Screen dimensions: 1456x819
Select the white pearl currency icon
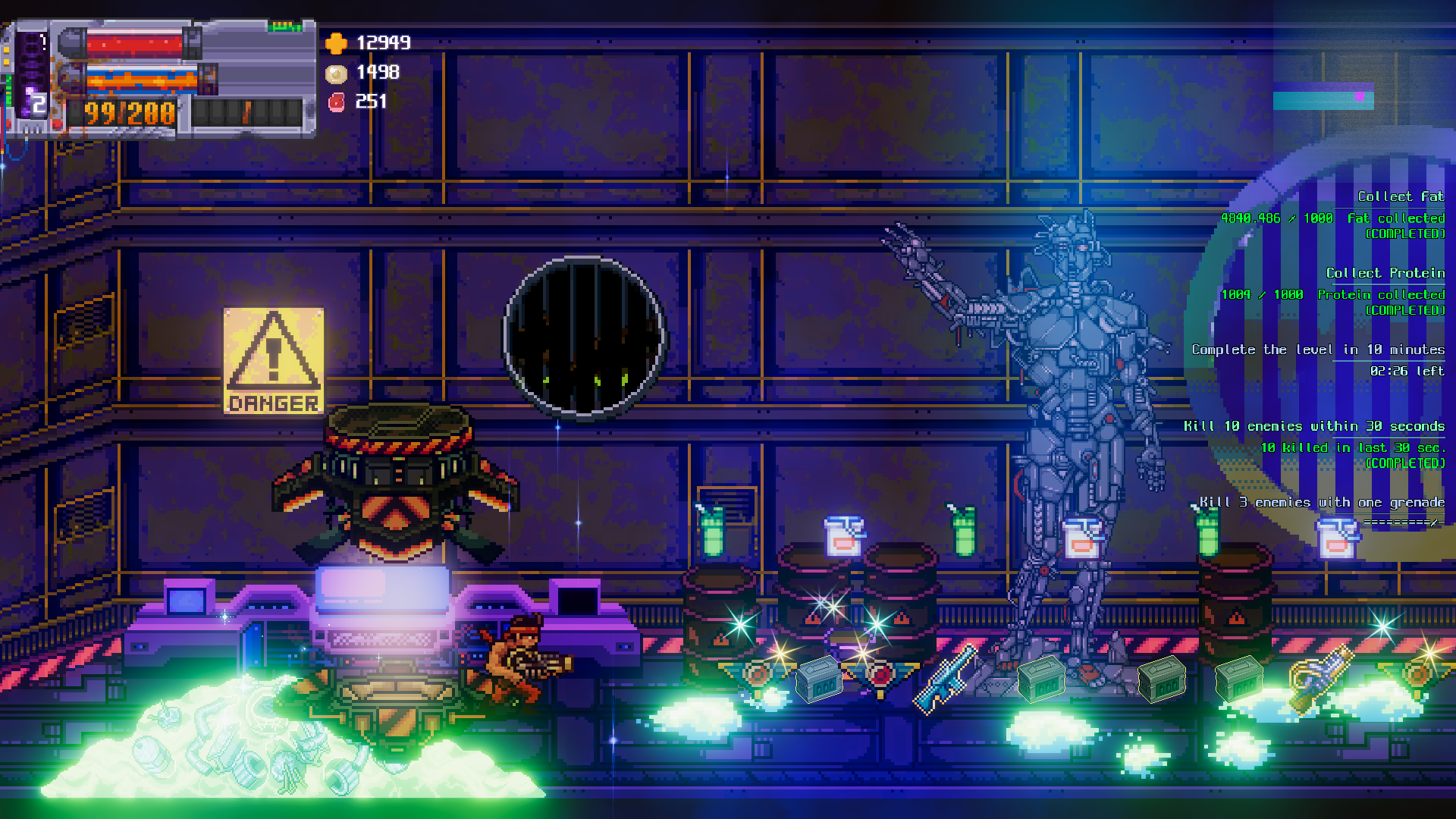pos(334,73)
